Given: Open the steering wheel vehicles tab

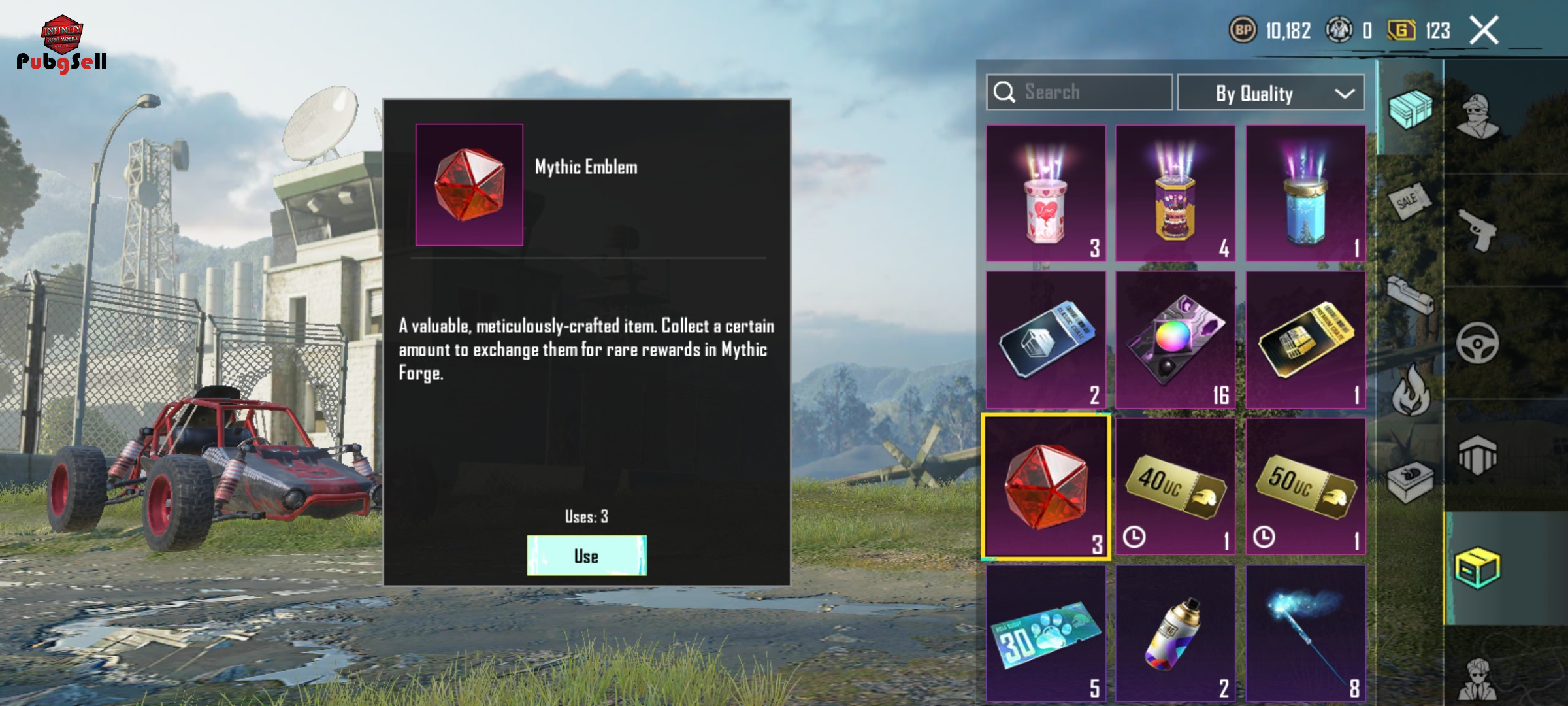Looking at the screenshot, I should tap(1478, 343).
